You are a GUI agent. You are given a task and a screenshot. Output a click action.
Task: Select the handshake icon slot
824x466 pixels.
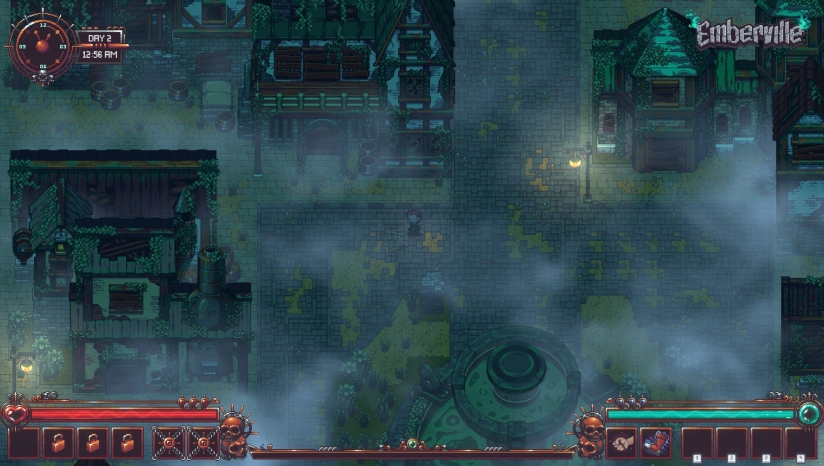pyautogui.click(x=623, y=442)
